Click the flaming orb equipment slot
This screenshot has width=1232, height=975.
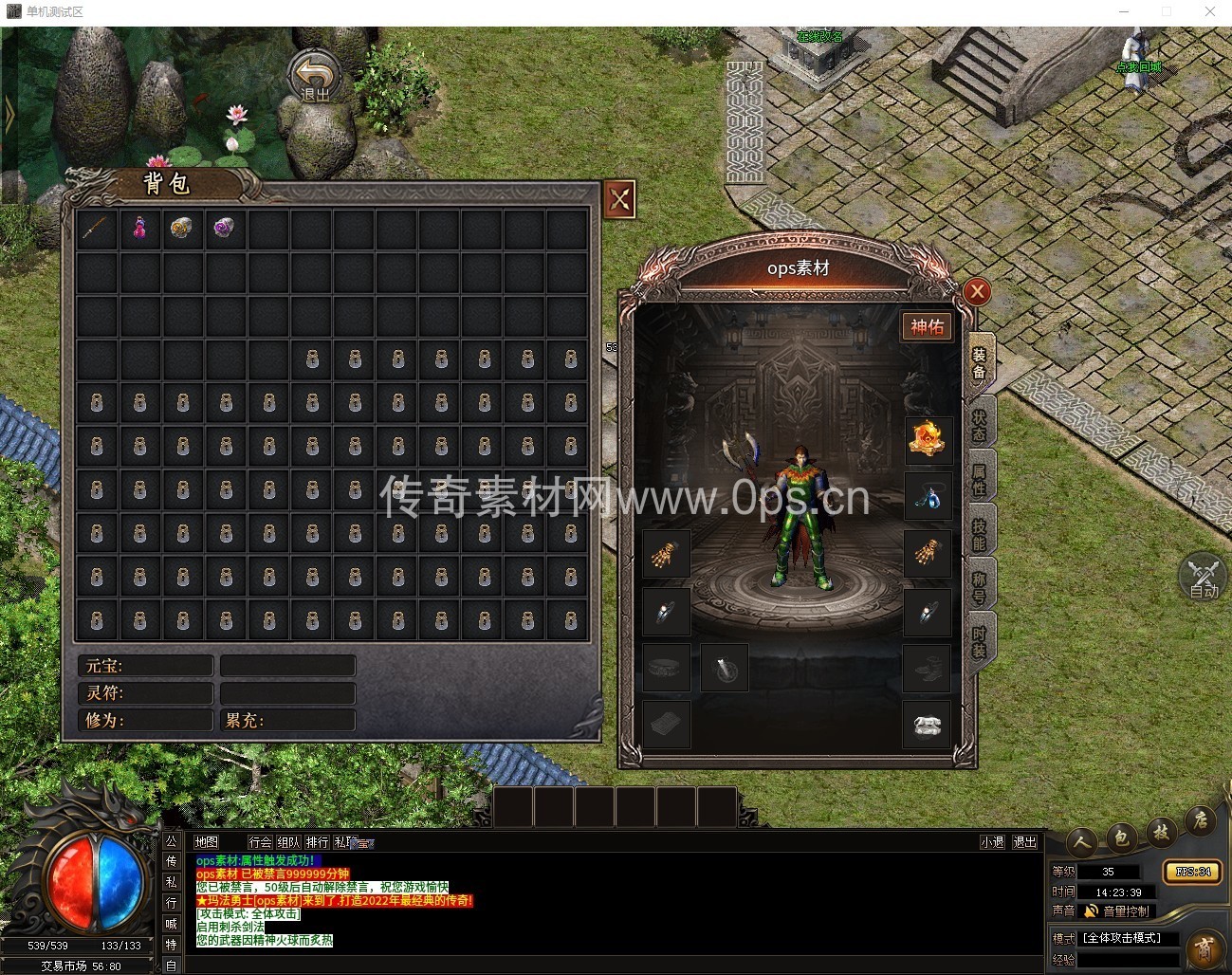tap(928, 439)
